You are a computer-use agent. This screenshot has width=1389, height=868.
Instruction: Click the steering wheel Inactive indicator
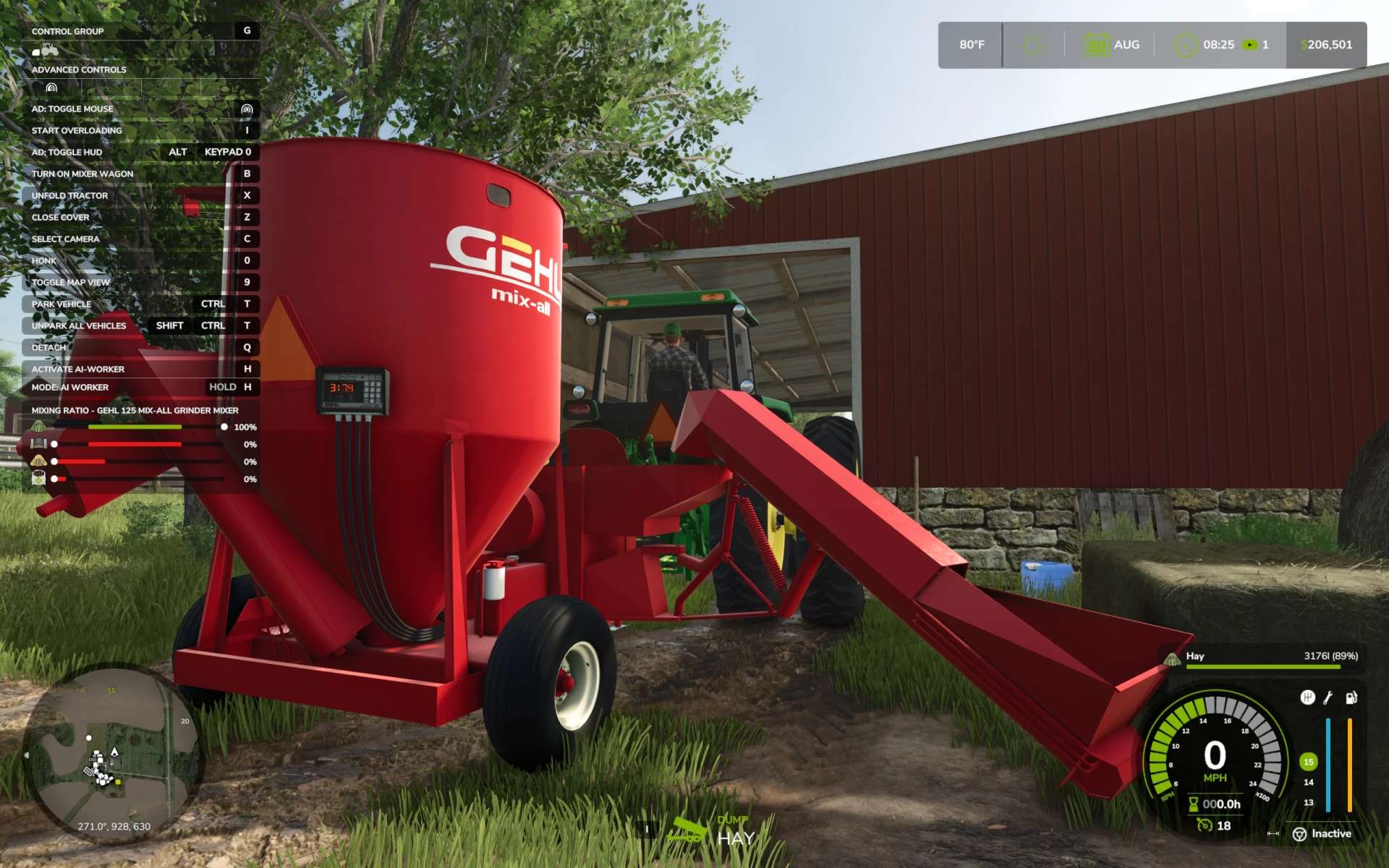pos(1300,834)
